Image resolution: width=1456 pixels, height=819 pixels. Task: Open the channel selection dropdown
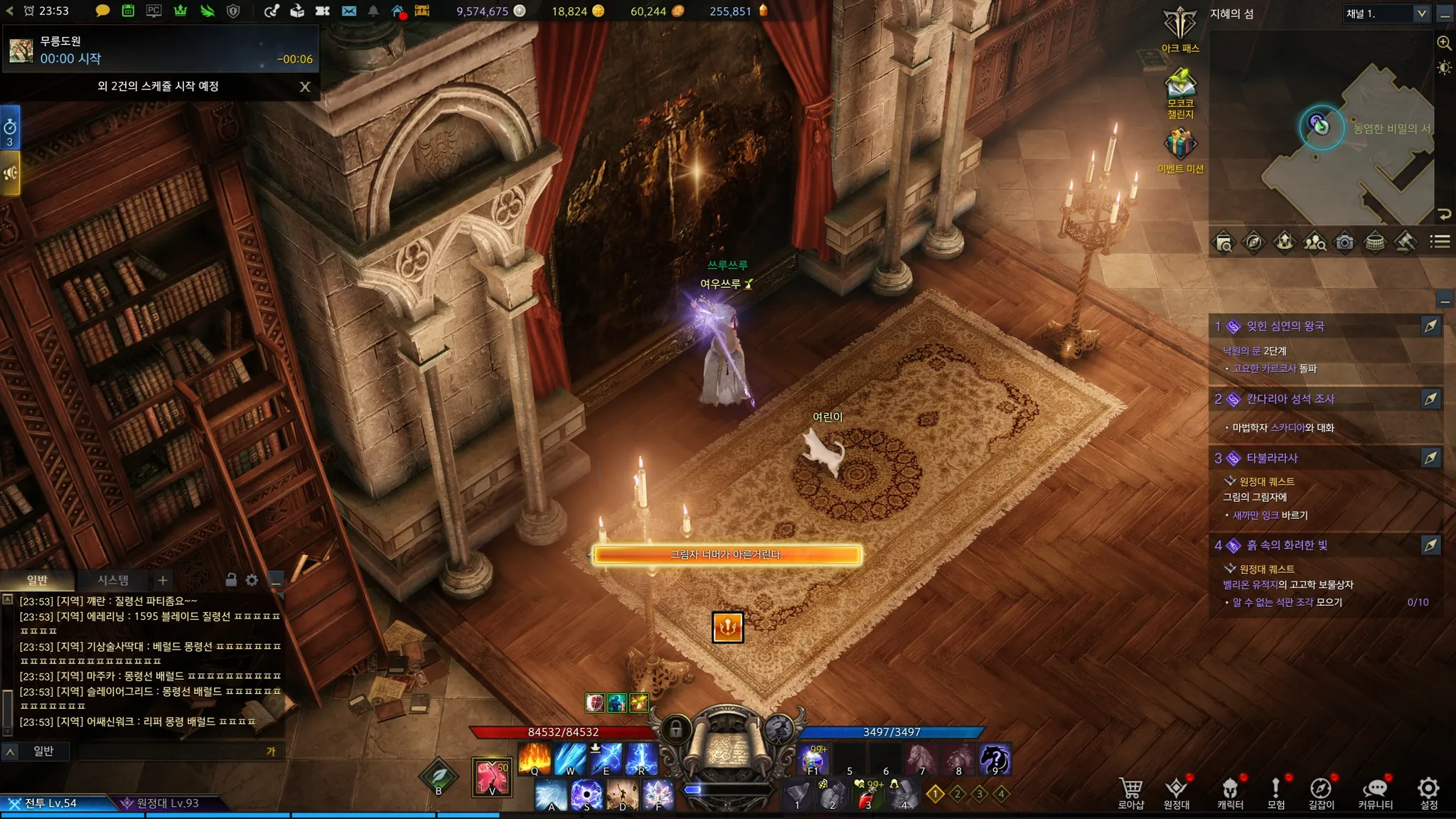[1386, 14]
